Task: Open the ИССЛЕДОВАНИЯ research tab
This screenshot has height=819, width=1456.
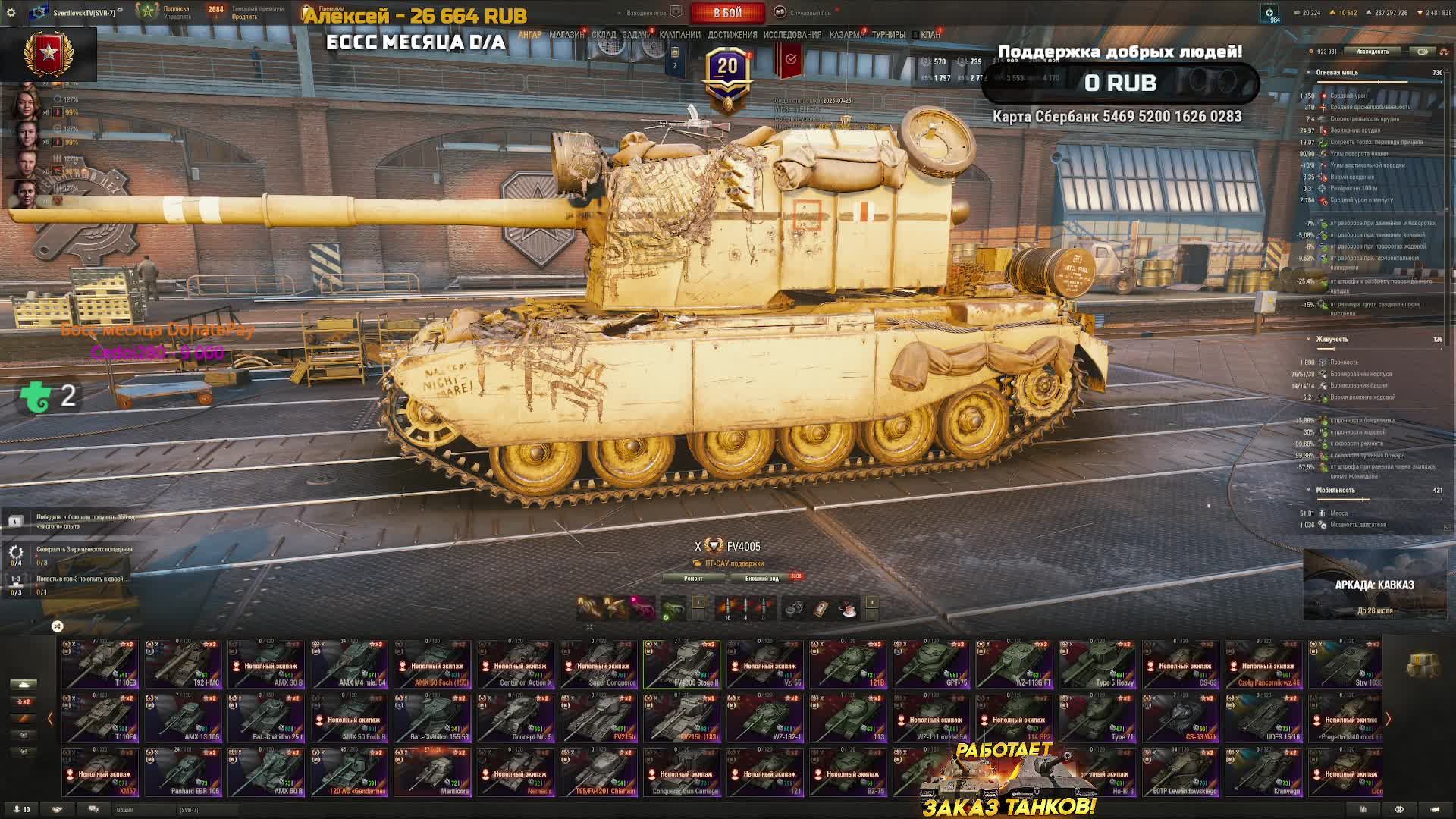Action: [792, 35]
